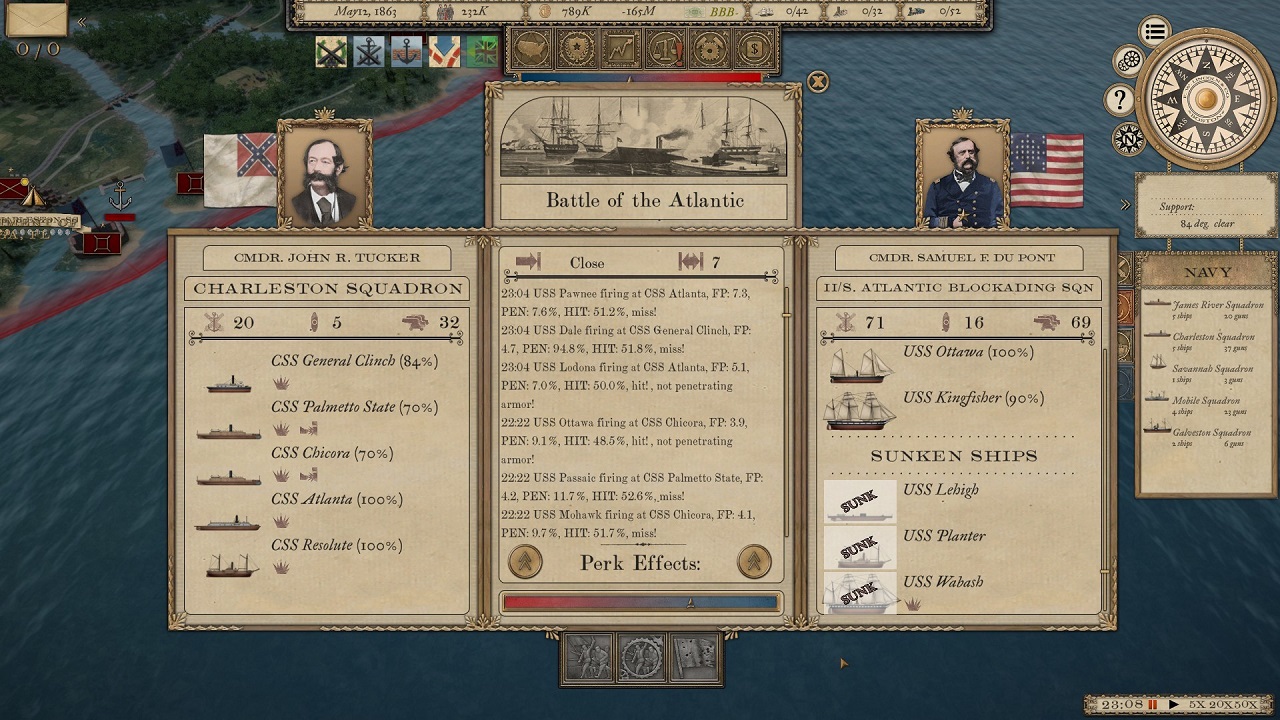Viewport: 1280px width, 720px height.
Task: Click Cmdr. Samuel F. Du Pont's portrait
Action: pos(960,172)
